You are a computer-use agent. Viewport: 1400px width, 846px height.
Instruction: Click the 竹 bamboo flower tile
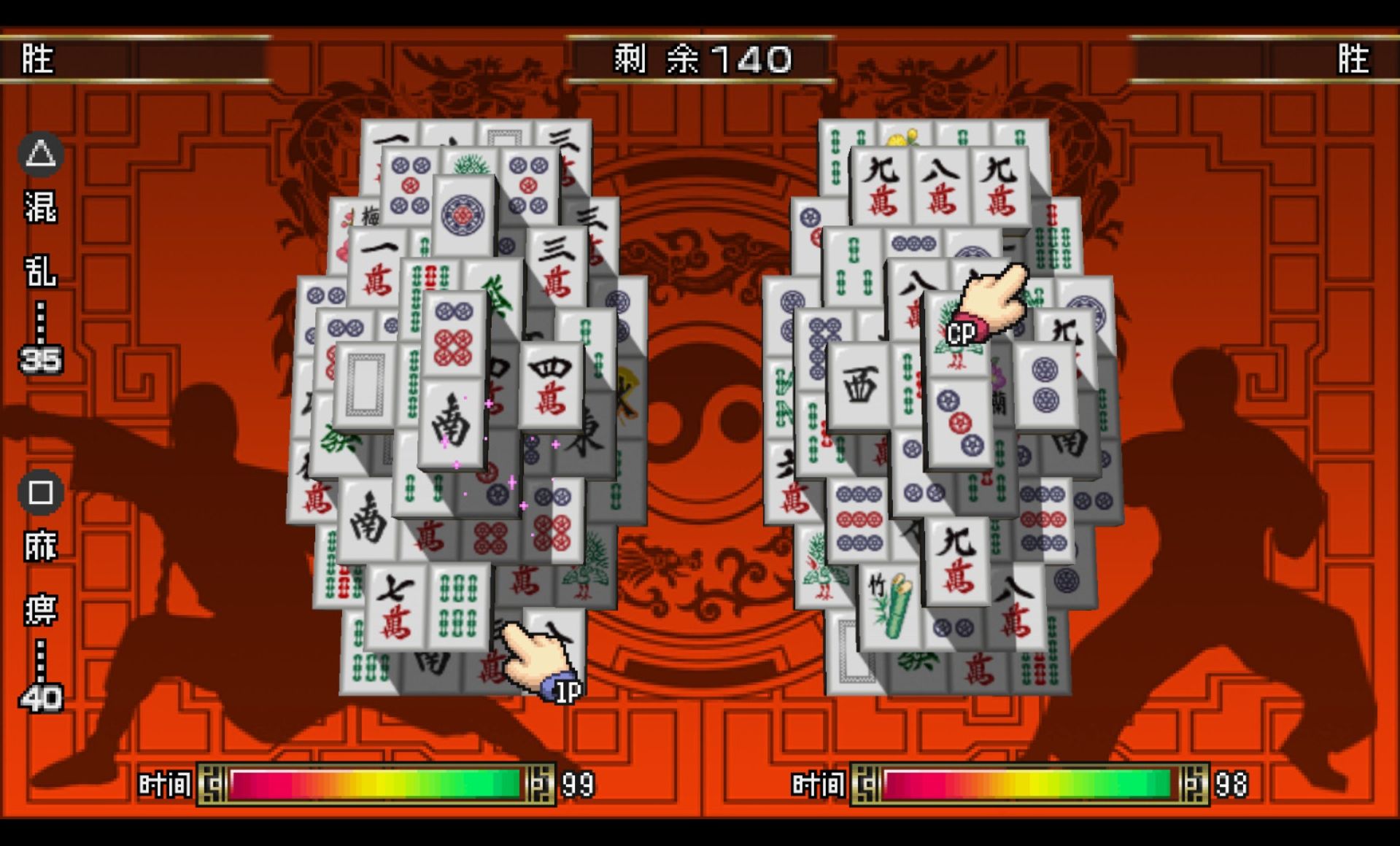coord(890,607)
